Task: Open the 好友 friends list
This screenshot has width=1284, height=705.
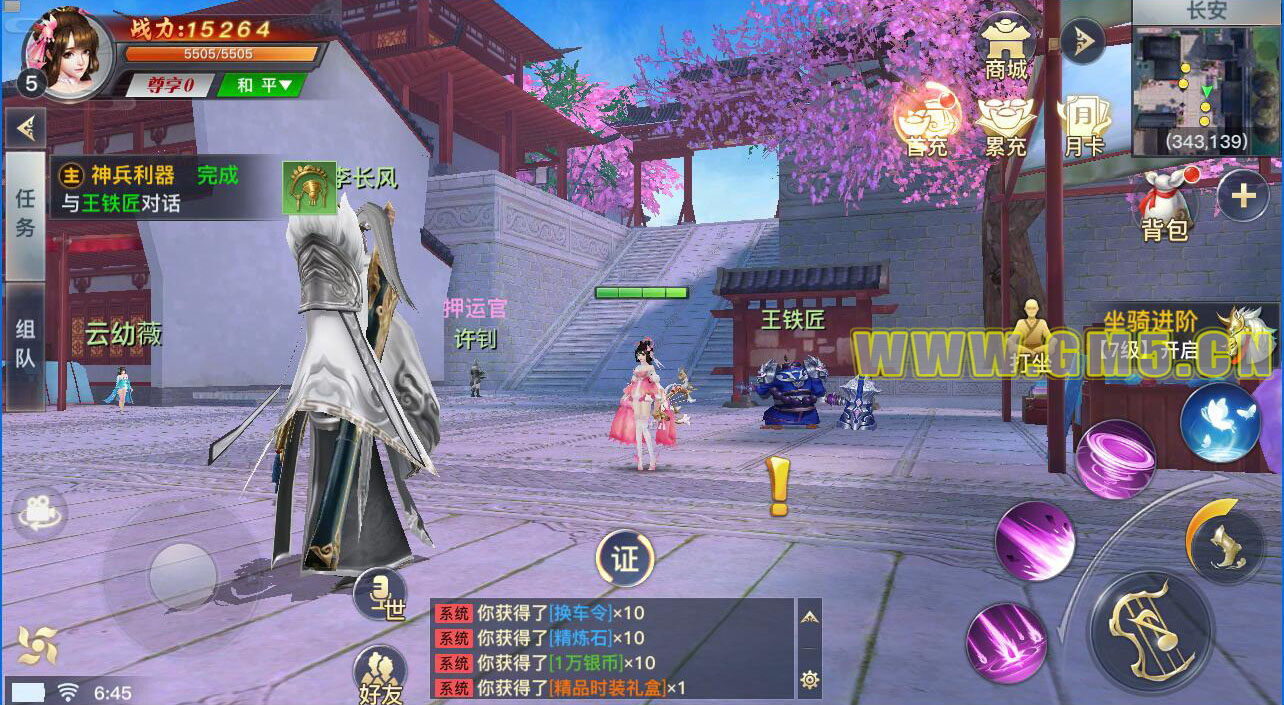Action: point(380,673)
